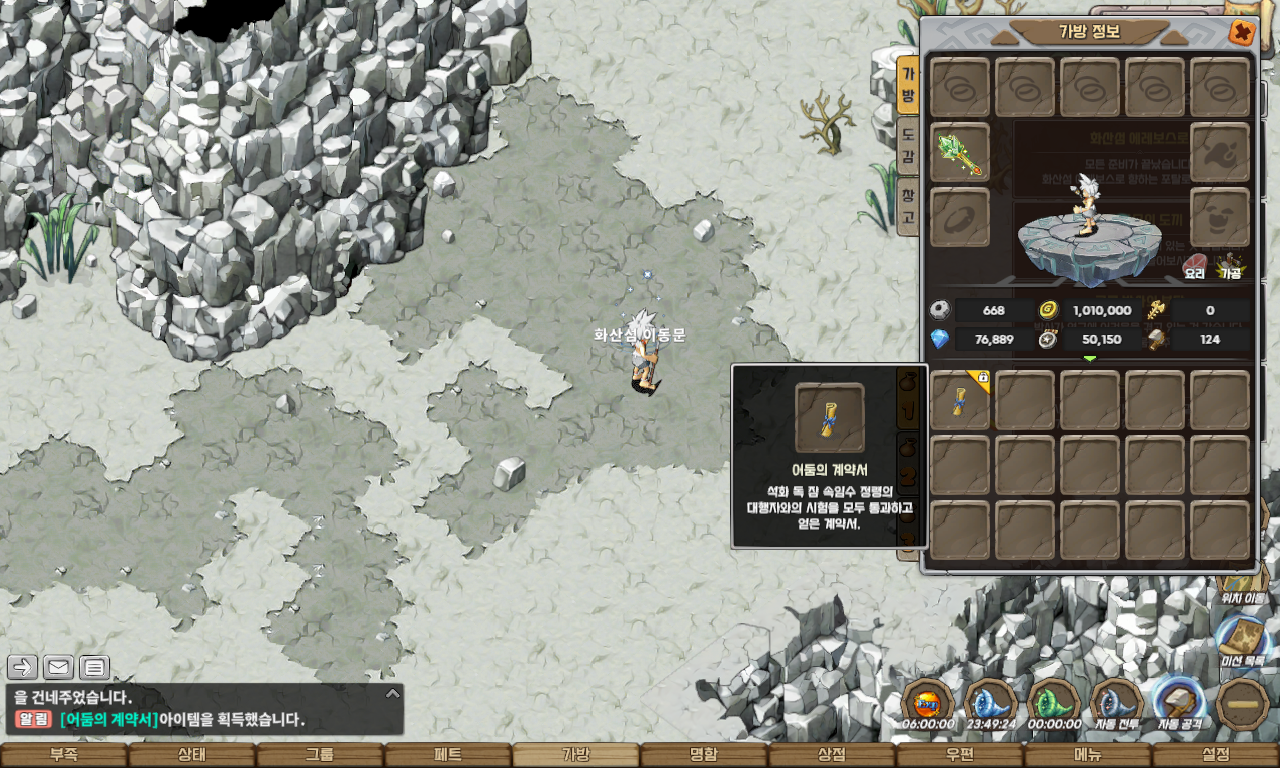Open the 상태 status menu
The width and height of the screenshot is (1280, 768).
[x=192, y=755]
